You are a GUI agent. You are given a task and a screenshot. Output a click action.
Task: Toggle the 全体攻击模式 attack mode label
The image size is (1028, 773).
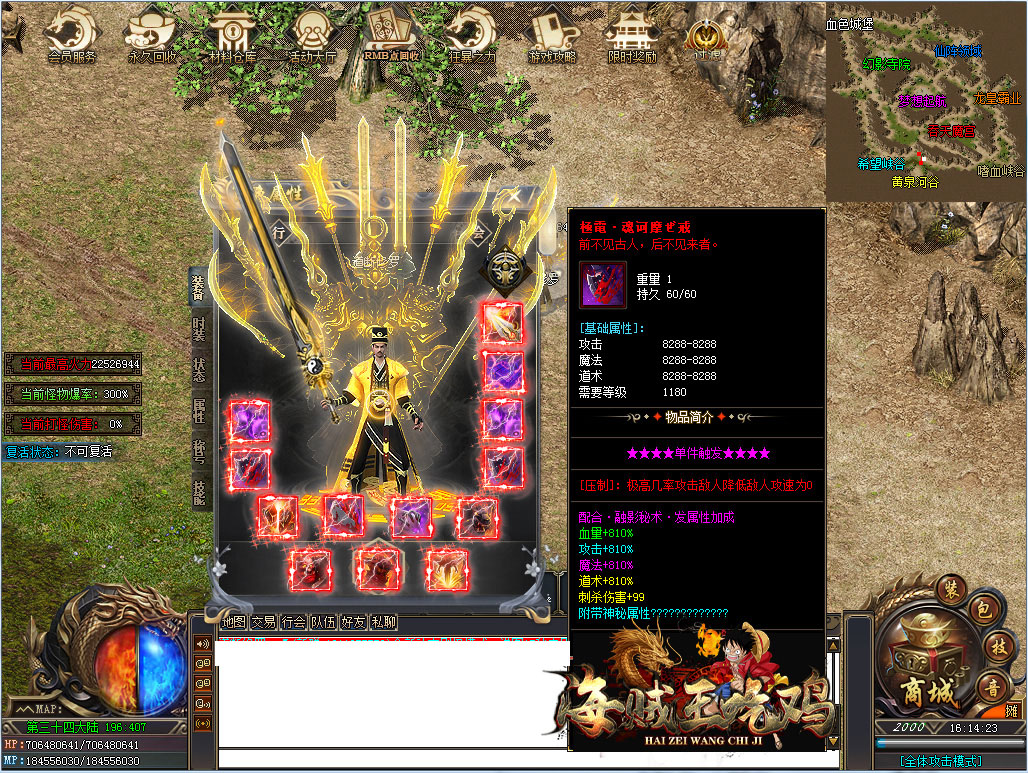click(940, 761)
